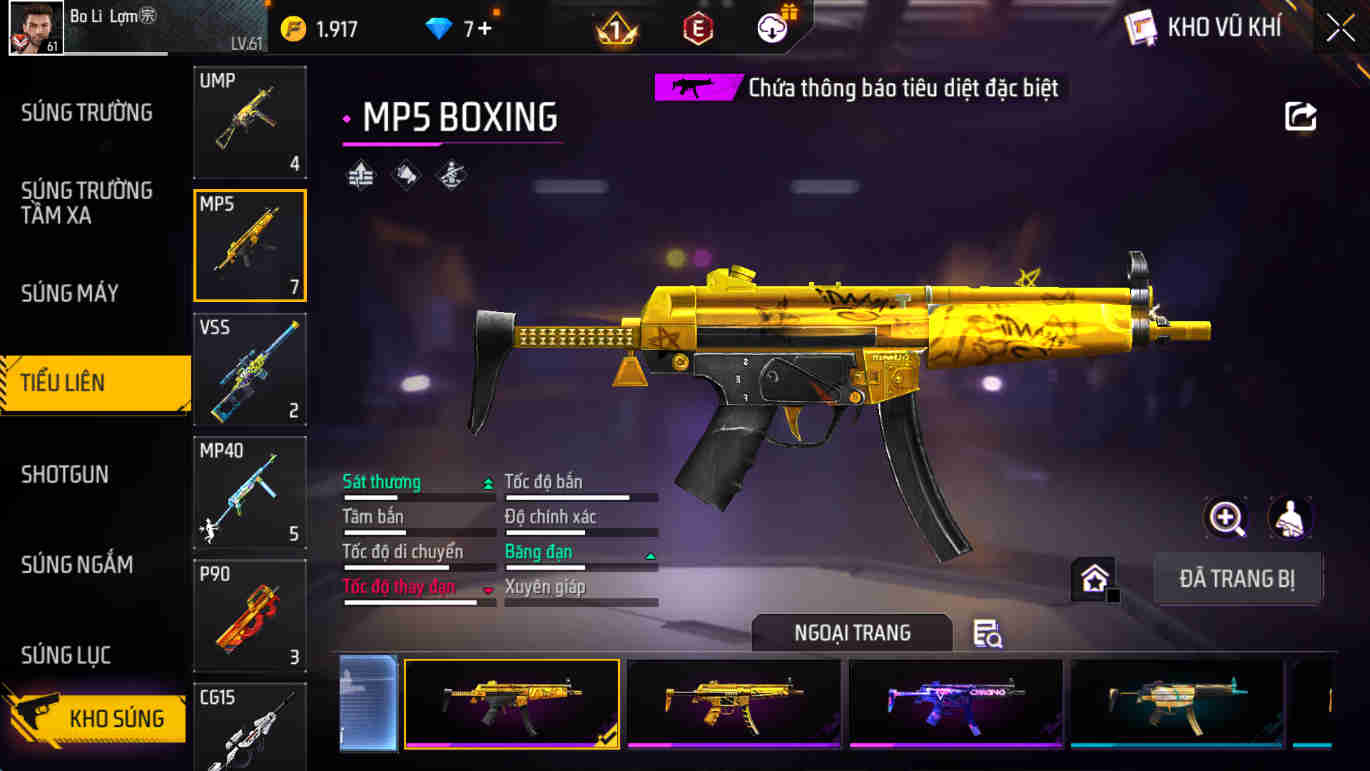Image resolution: width=1370 pixels, height=771 pixels.
Task: Select the character pose preview icon
Action: [x=1290, y=520]
